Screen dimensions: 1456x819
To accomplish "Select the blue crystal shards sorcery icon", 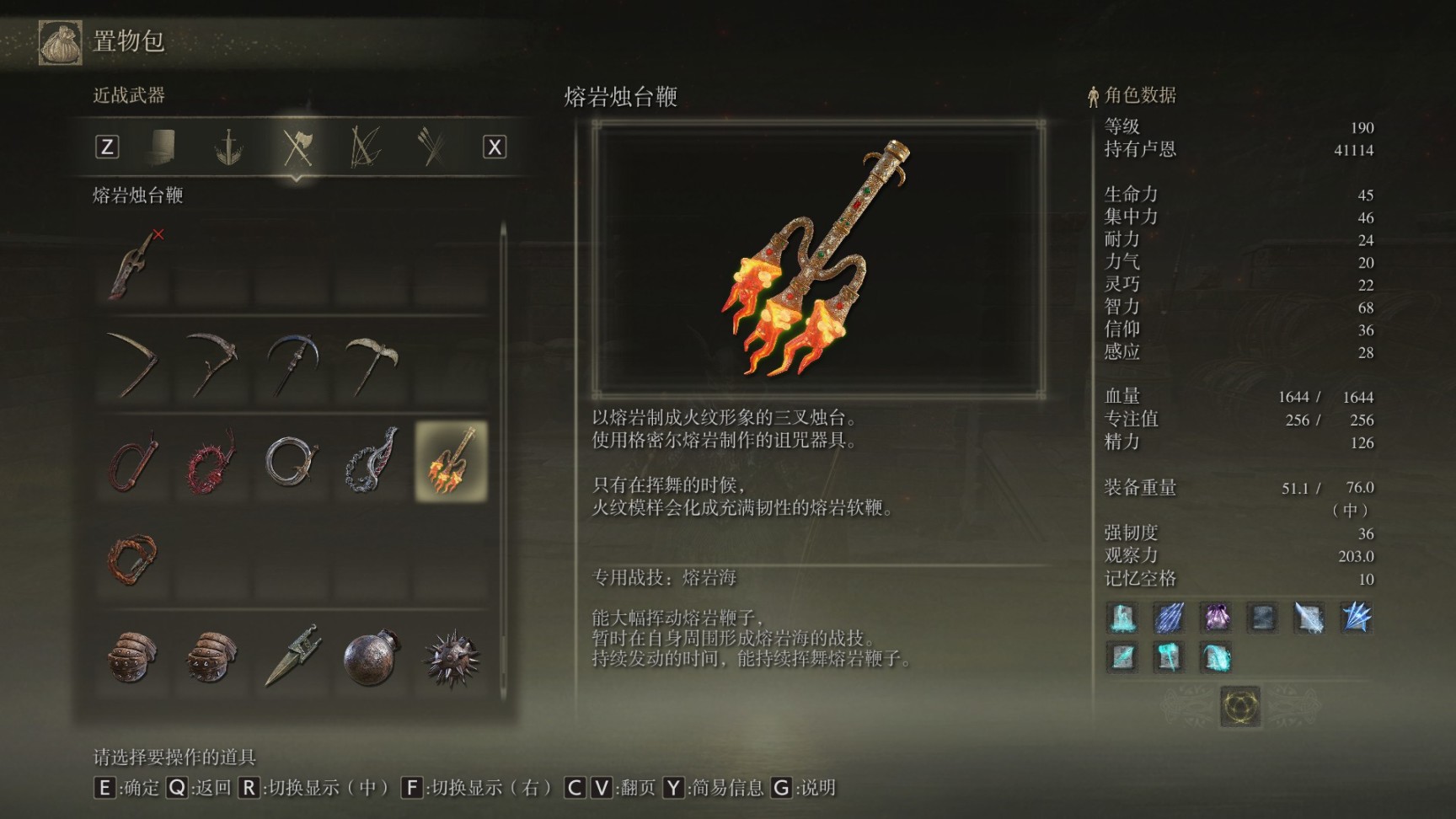I will [x=1356, y=618].
